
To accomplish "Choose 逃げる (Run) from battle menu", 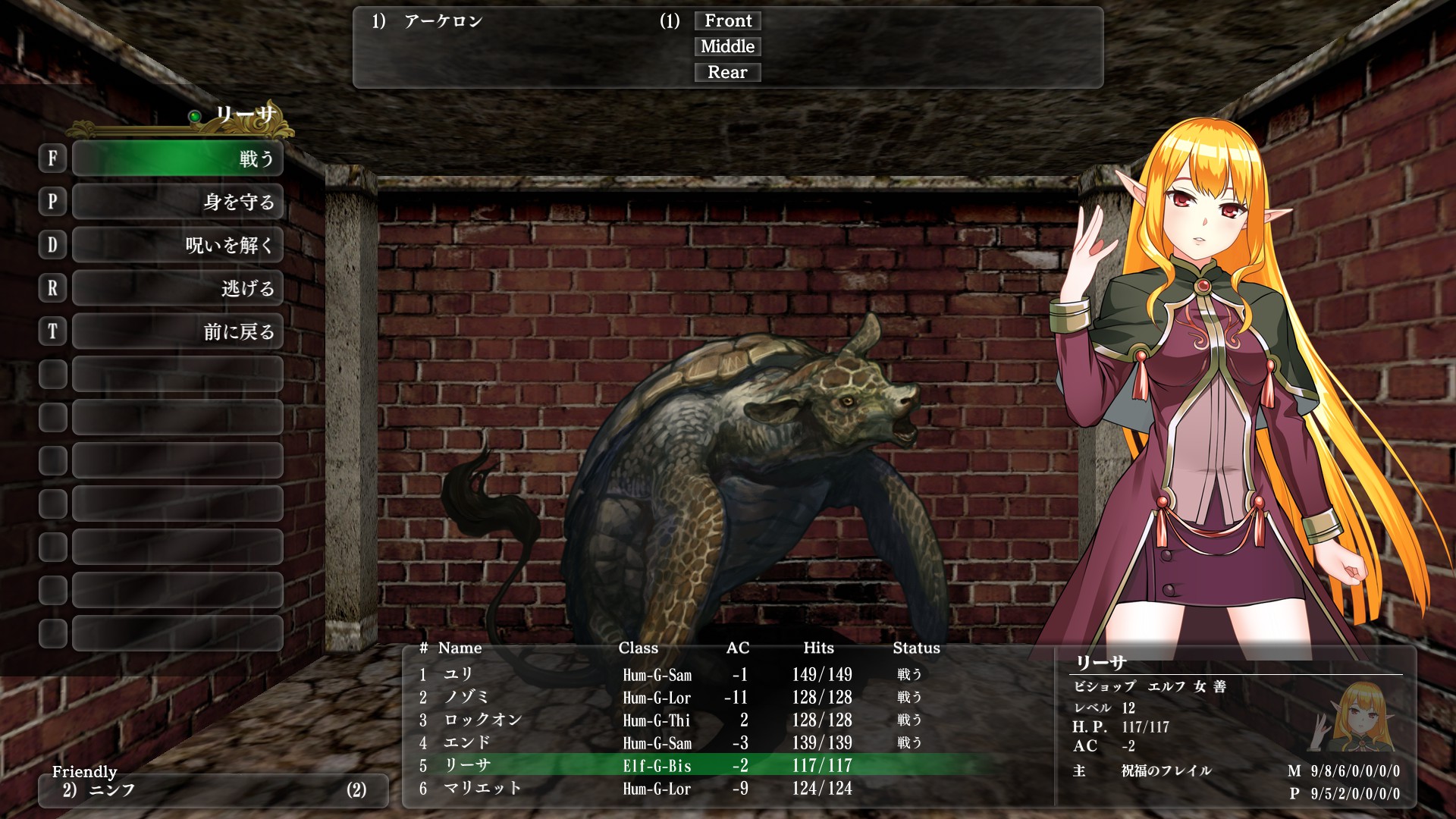I will pos(177,288).
